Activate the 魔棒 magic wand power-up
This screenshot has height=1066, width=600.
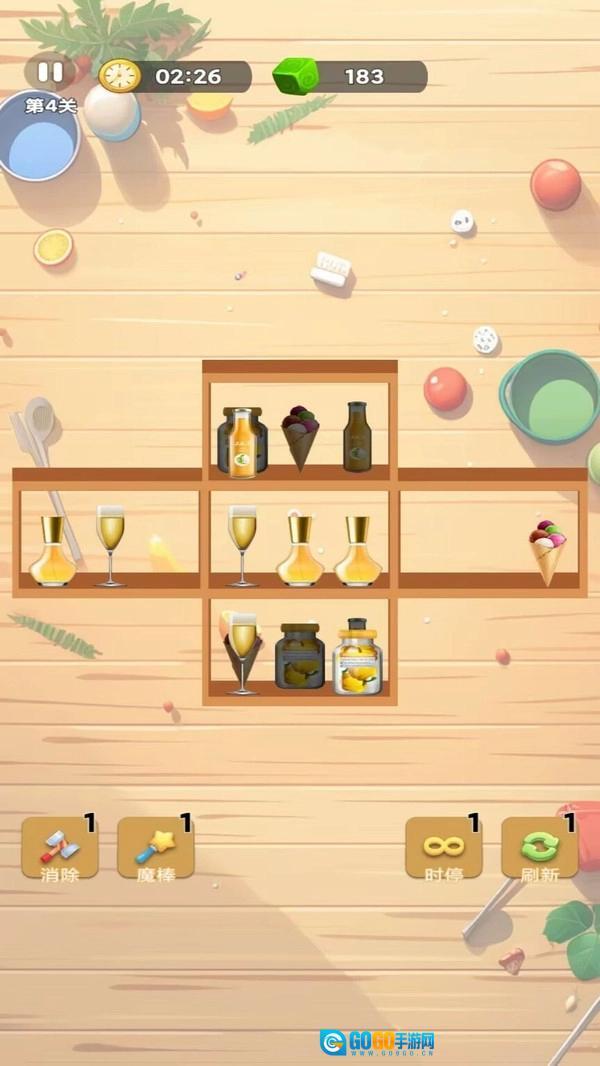[x=155, y=848]
